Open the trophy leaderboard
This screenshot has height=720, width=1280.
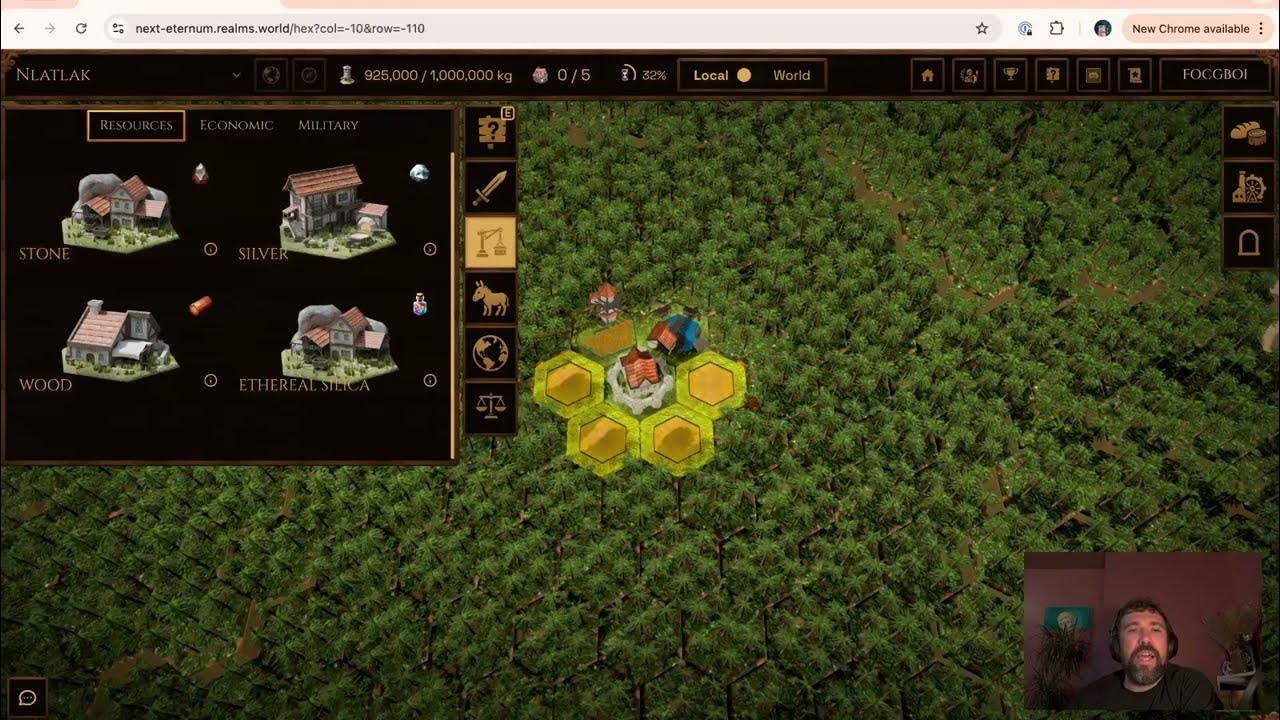click(x=1011, y=75)
